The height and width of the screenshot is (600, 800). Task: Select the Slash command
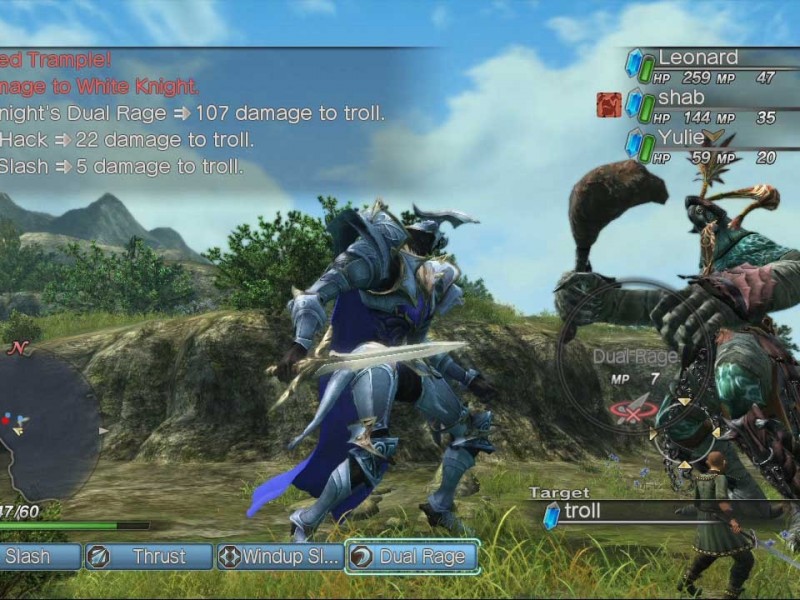click(x=36, y=556)
